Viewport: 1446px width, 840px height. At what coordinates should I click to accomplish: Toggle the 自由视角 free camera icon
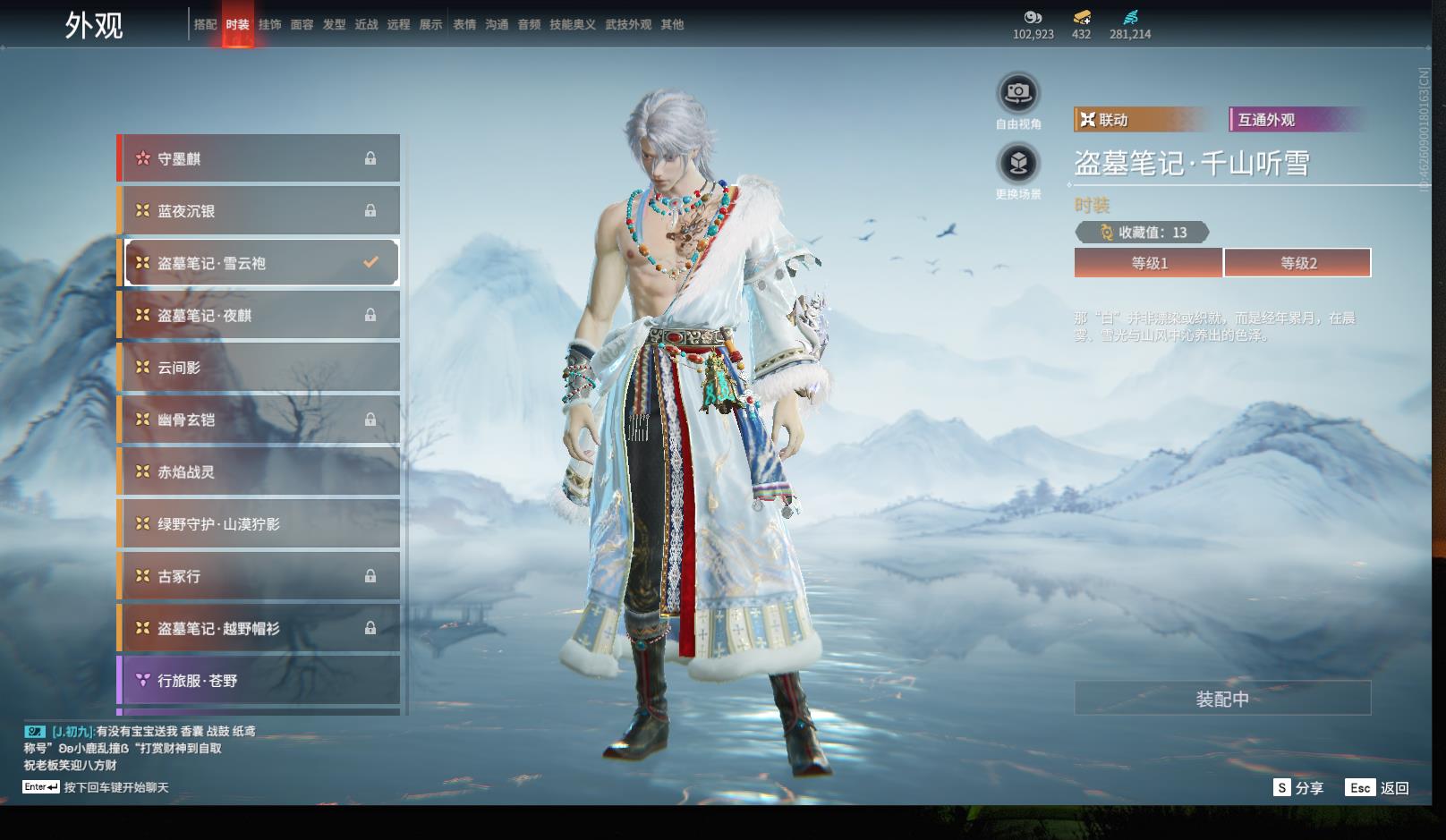point(1018,92)
